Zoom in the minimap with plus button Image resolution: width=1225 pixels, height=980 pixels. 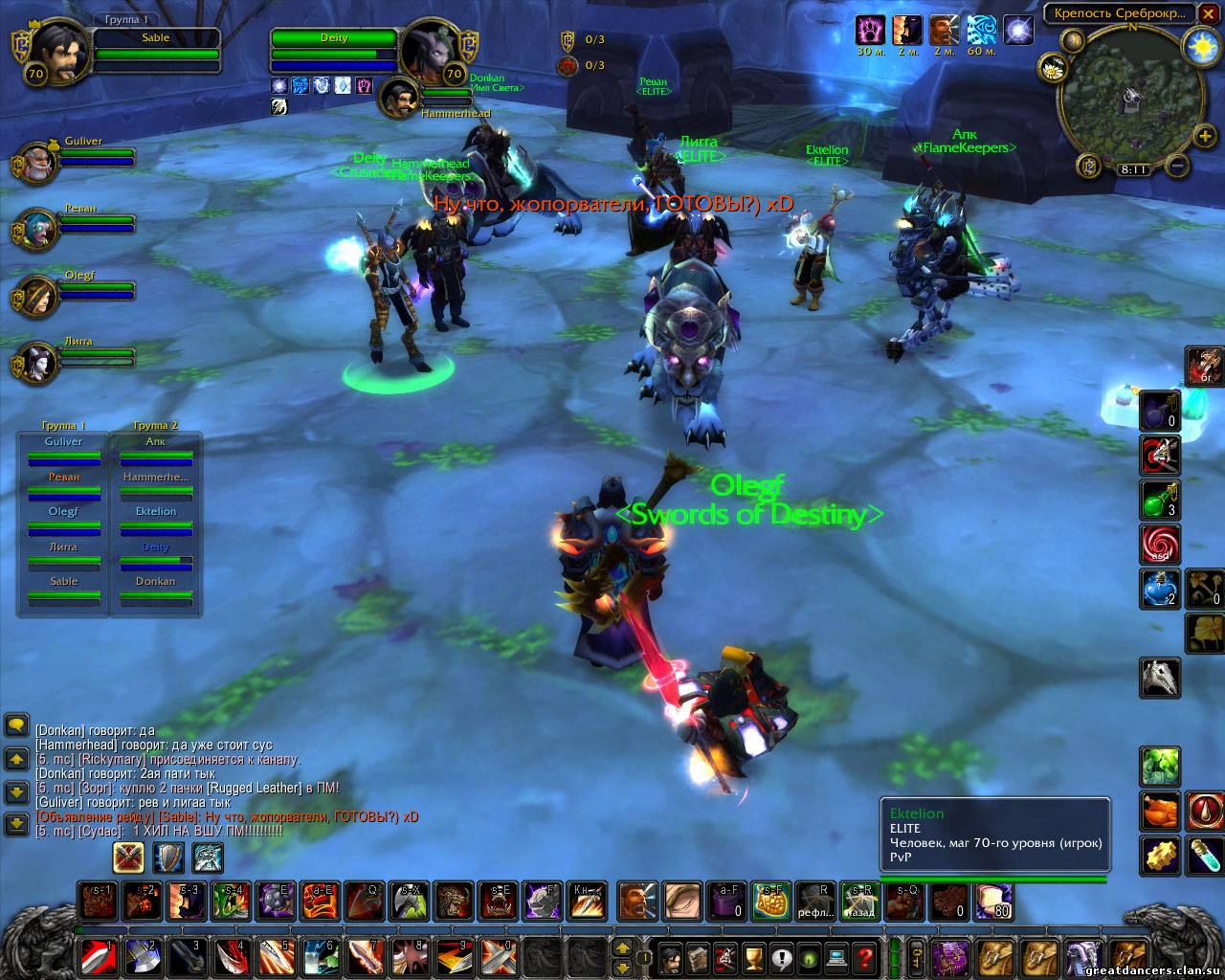(x=1206, y=136)
